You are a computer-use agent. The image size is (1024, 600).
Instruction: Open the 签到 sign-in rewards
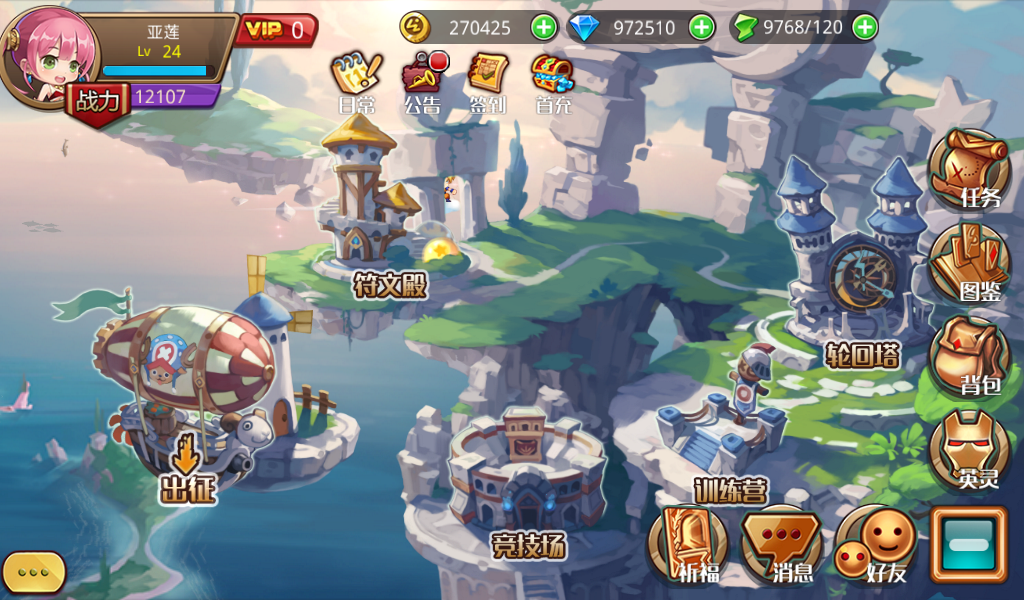(488, 80)
